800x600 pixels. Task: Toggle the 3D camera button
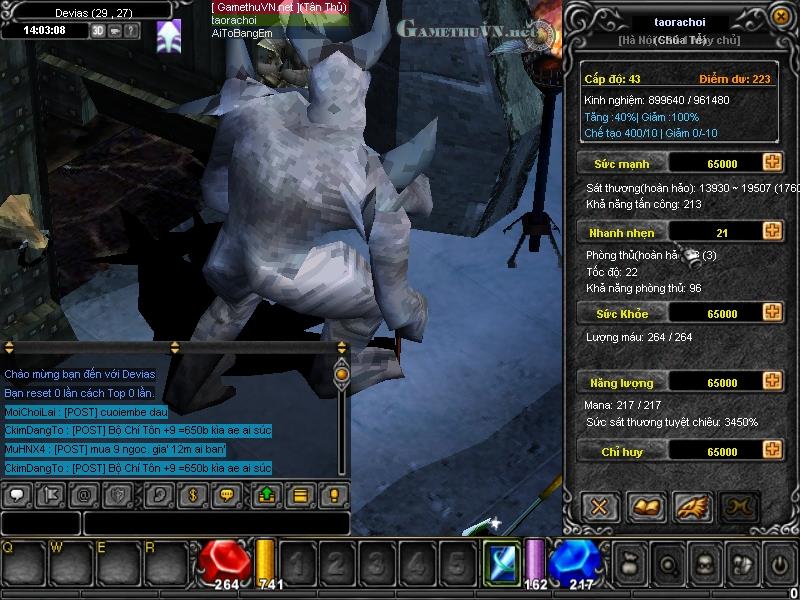[x=98, y=30]
